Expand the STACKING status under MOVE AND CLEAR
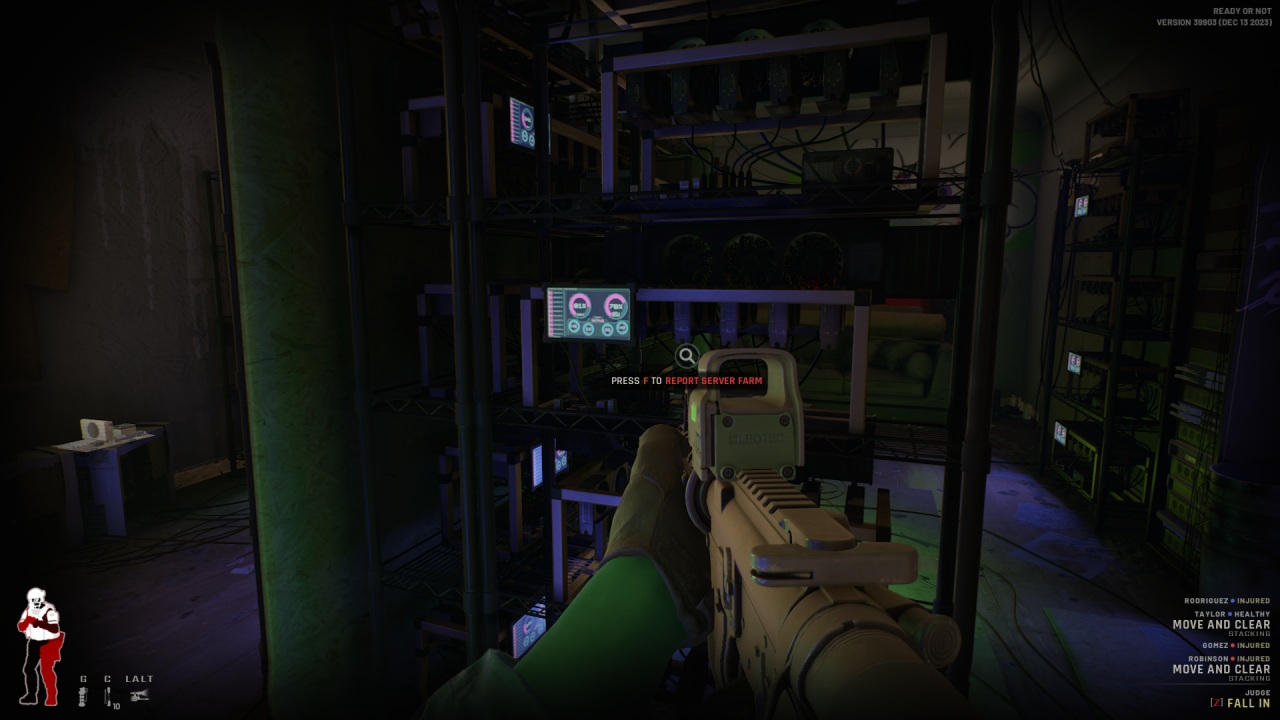The height and width of the screenshot is (720, 1280). (1251, 633)
